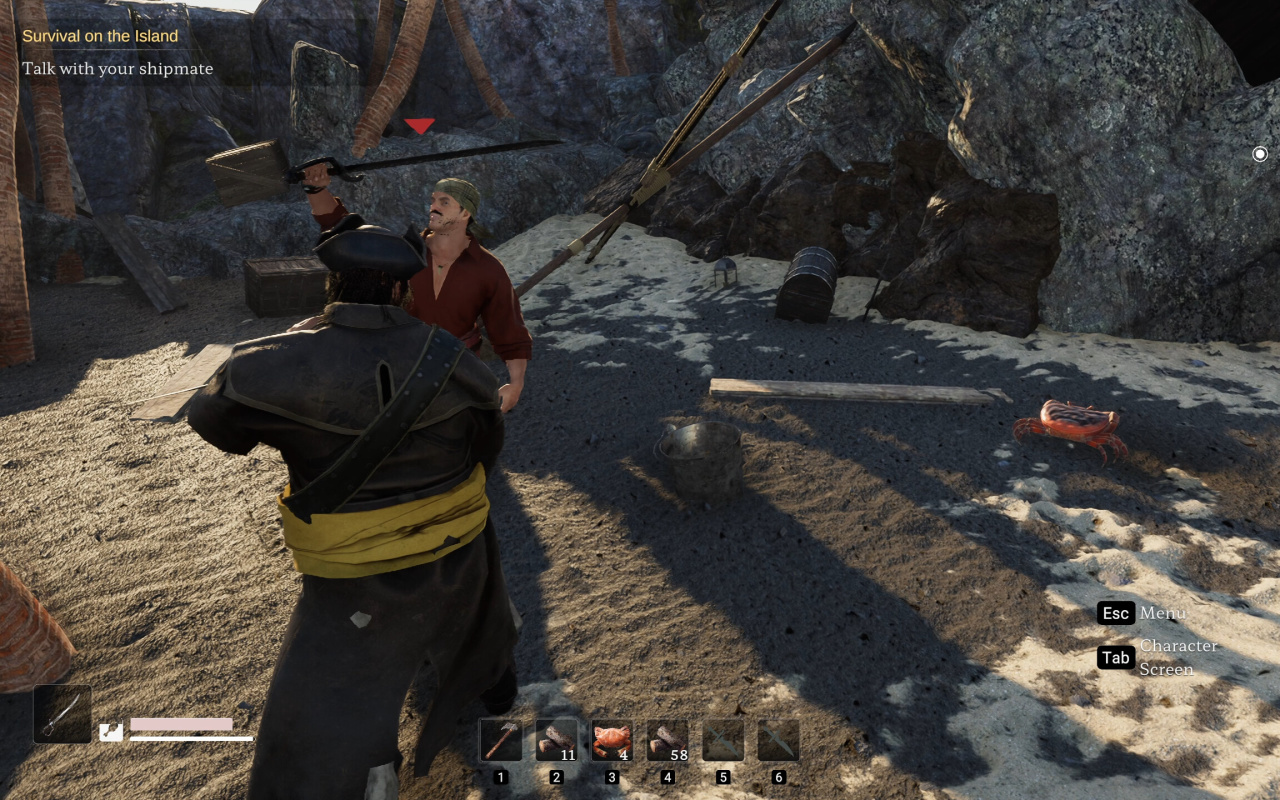Viewport: 1280px width, 800px height.
Task: Select the axe in the hotbar
Action: [x=501, y=741]
